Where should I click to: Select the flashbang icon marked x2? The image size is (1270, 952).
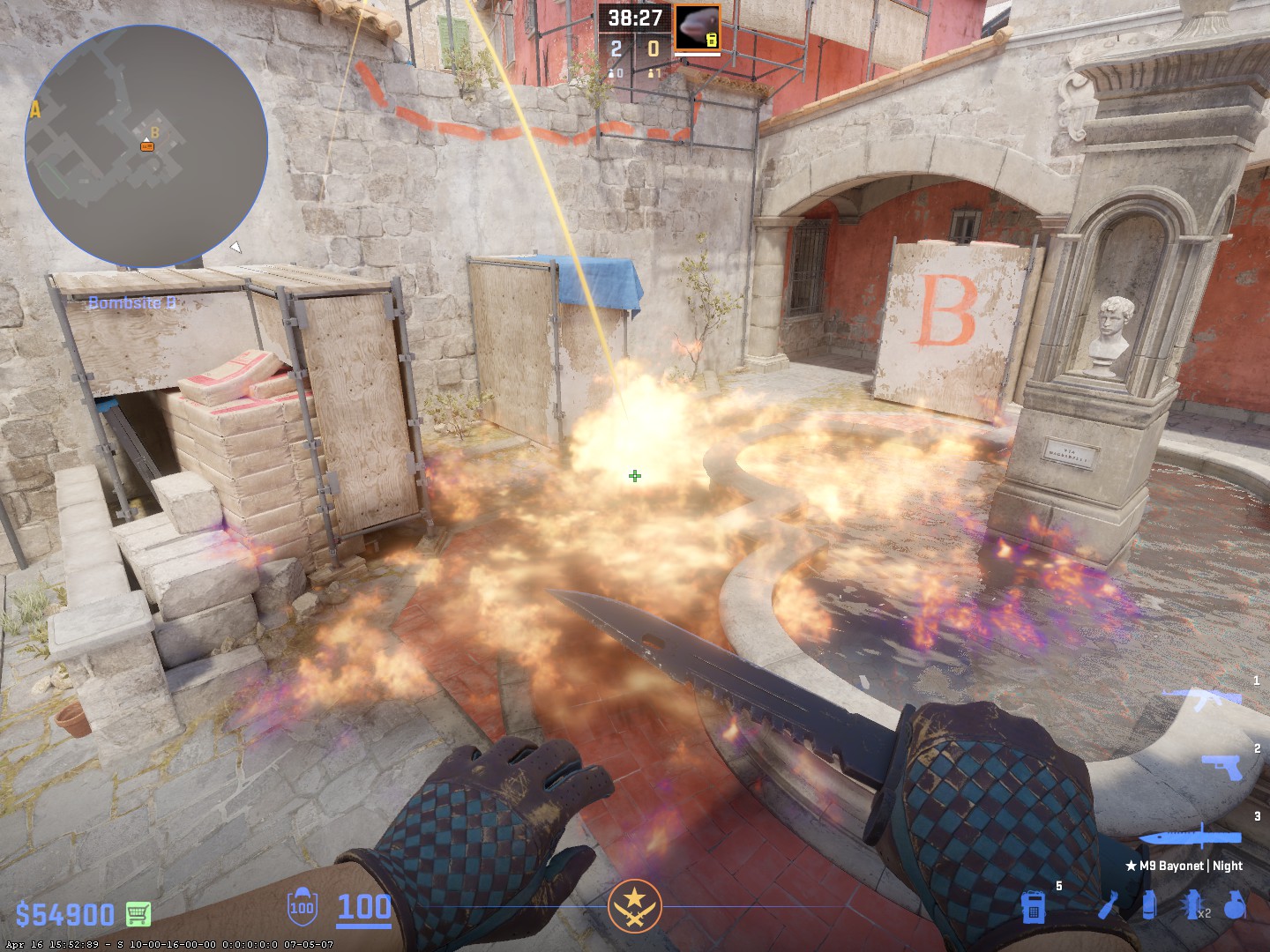1193,906
